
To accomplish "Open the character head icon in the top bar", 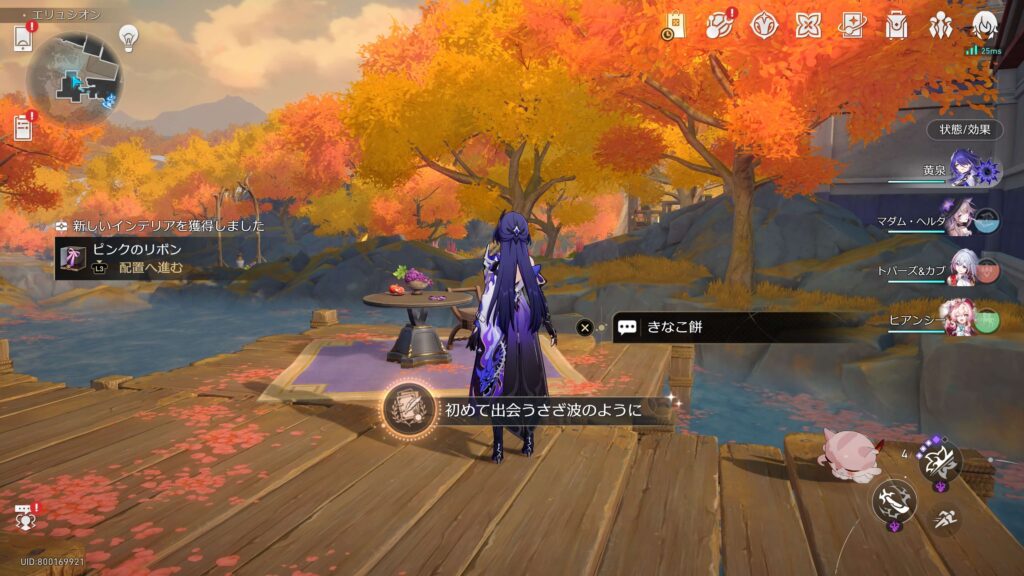I will [x=984, y=26].
